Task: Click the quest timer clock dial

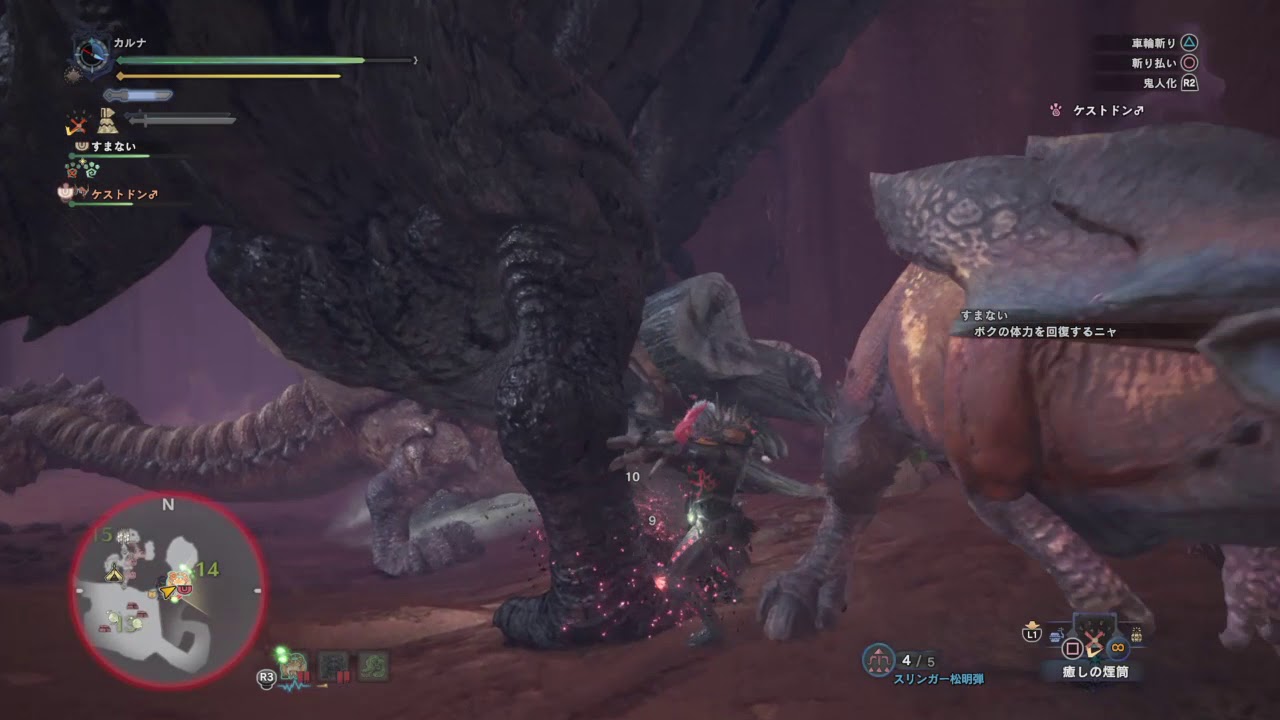Action: click(x=93, y=54)
